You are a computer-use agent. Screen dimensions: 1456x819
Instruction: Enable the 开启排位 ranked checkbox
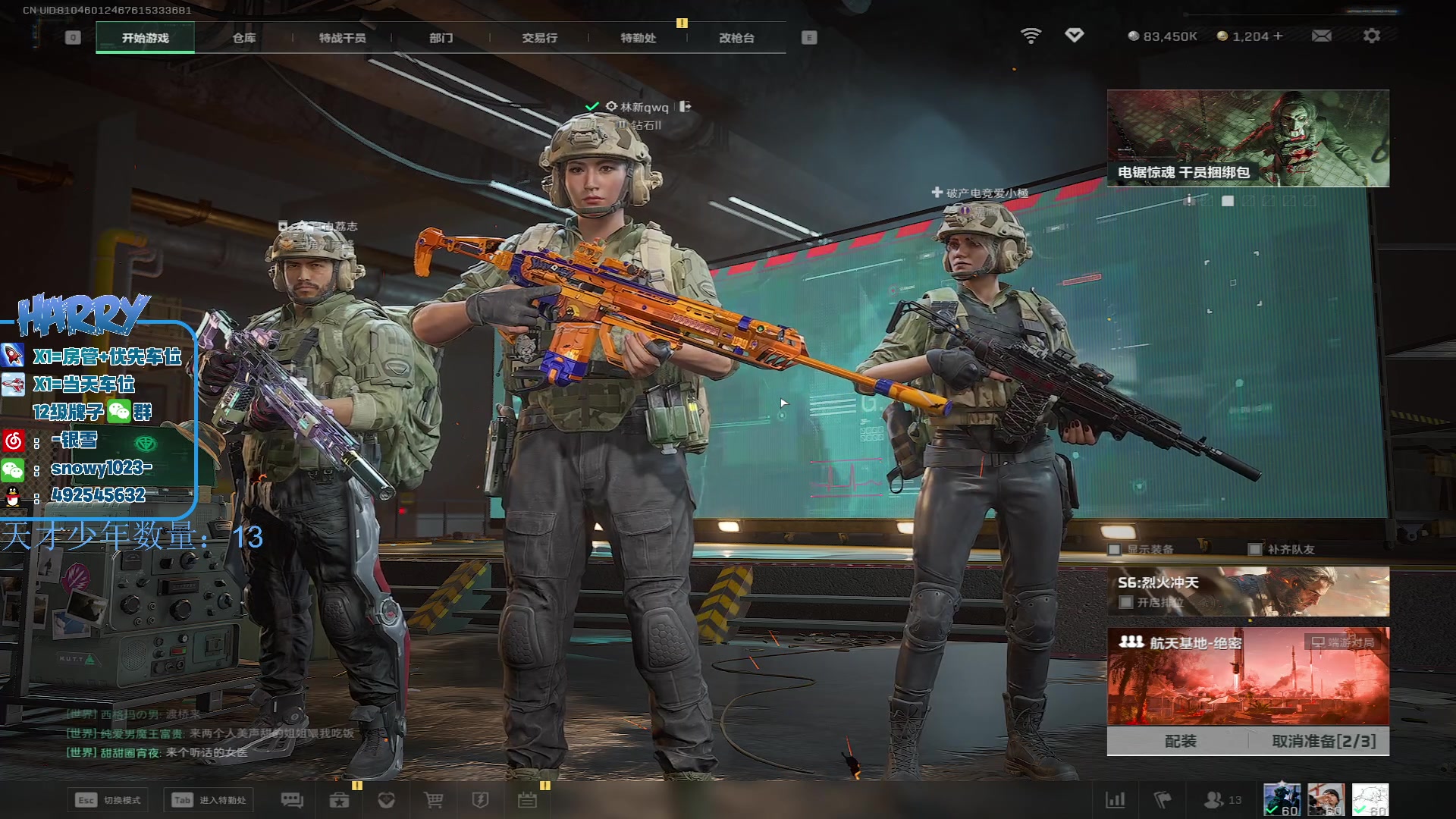coord(1126,602)
